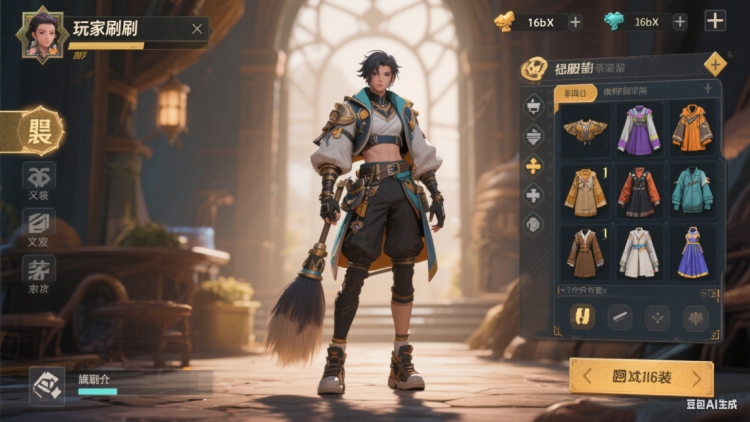Click the large white plus button
This screenshot has height=422, width=750.
click(x=715, y=21)
